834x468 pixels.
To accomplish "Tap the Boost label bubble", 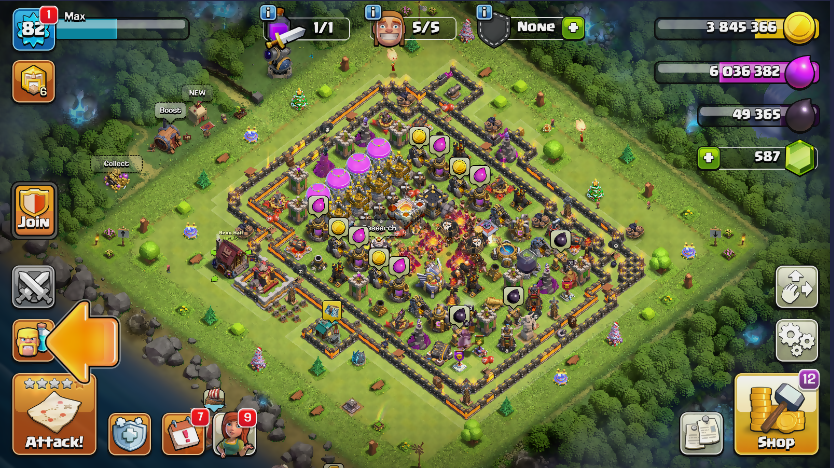I will tap(169, 110).
